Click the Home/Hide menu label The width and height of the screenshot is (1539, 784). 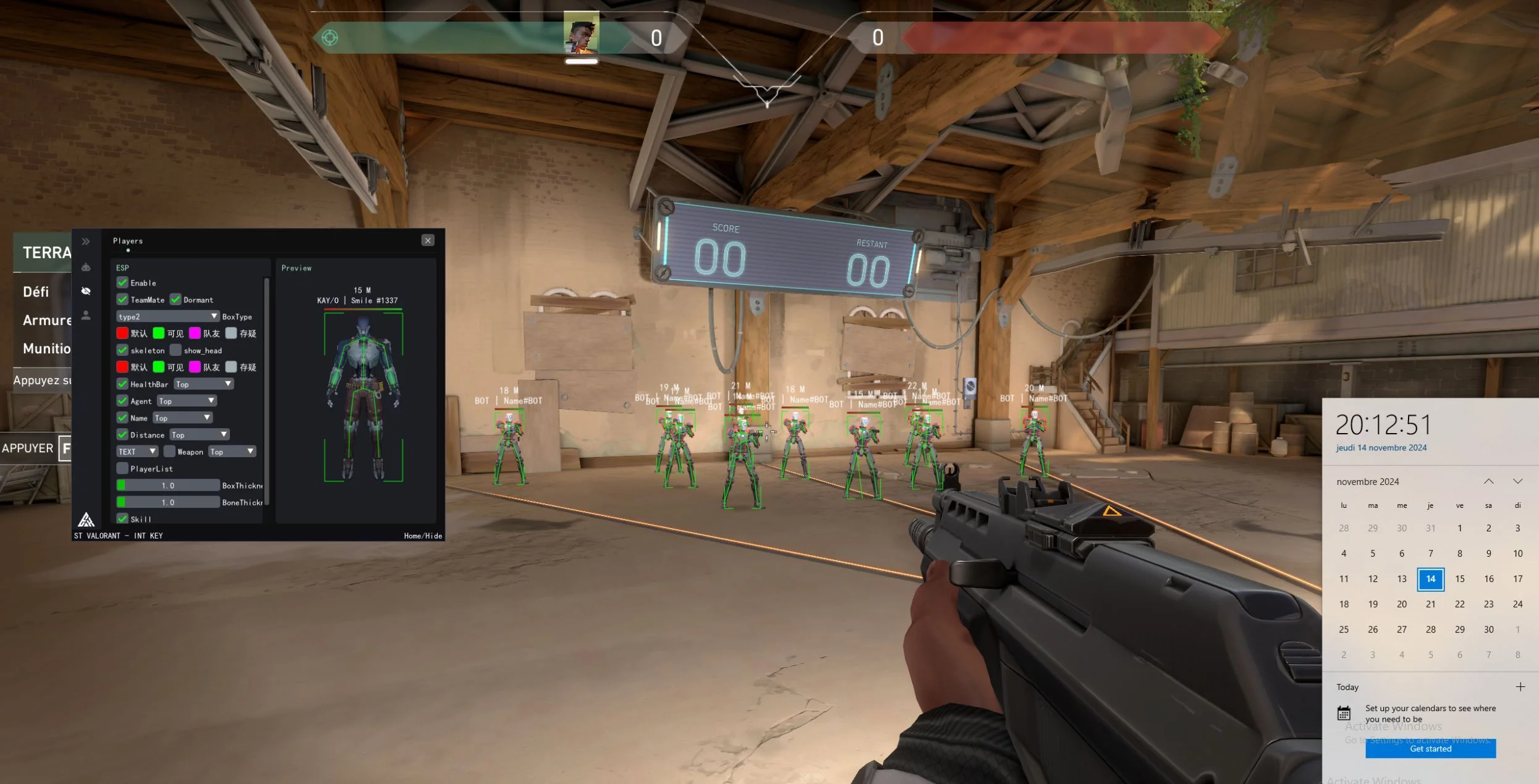[423, 536]
